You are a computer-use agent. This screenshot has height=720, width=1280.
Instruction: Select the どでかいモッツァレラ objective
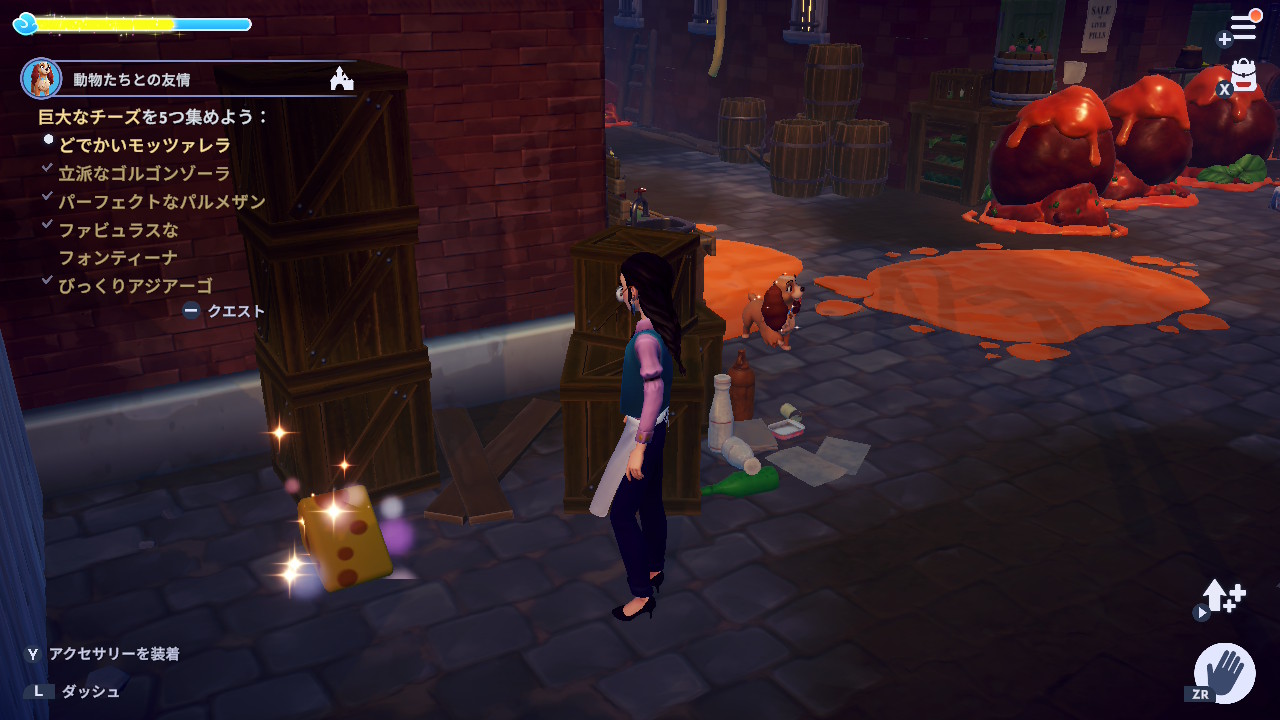click(x=144, y=145)
